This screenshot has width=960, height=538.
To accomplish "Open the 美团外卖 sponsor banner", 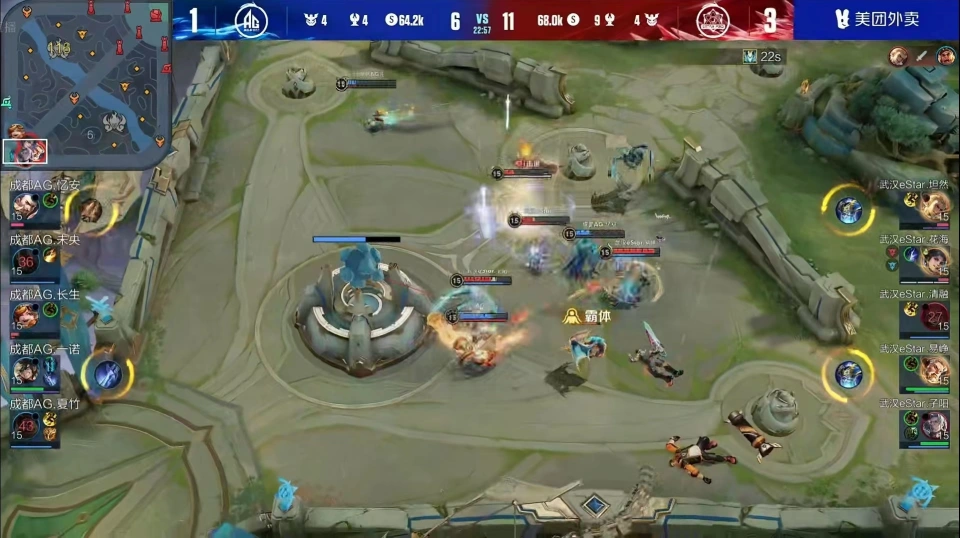I will 876,19.
